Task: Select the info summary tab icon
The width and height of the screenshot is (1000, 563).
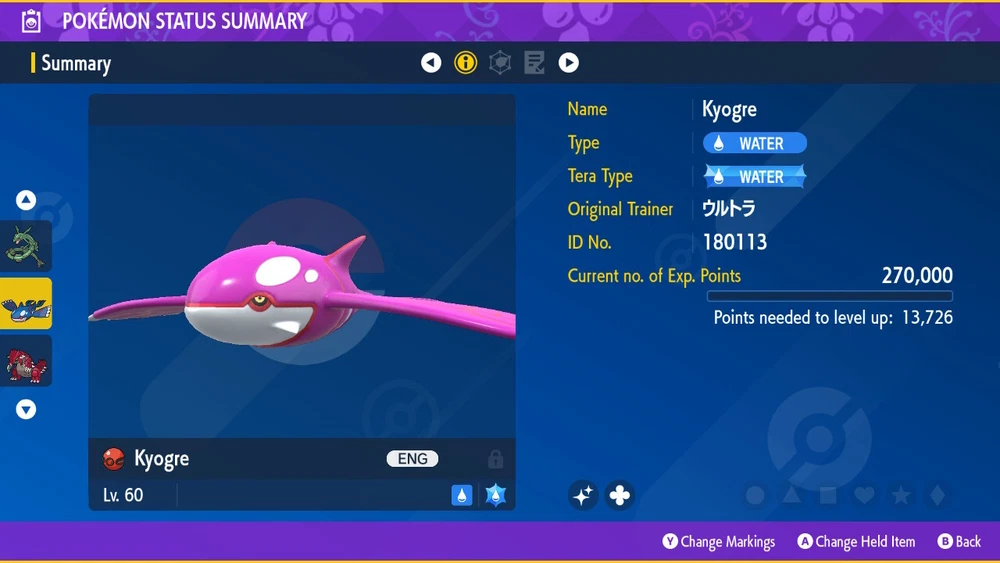Action: (x=465, y=63)
